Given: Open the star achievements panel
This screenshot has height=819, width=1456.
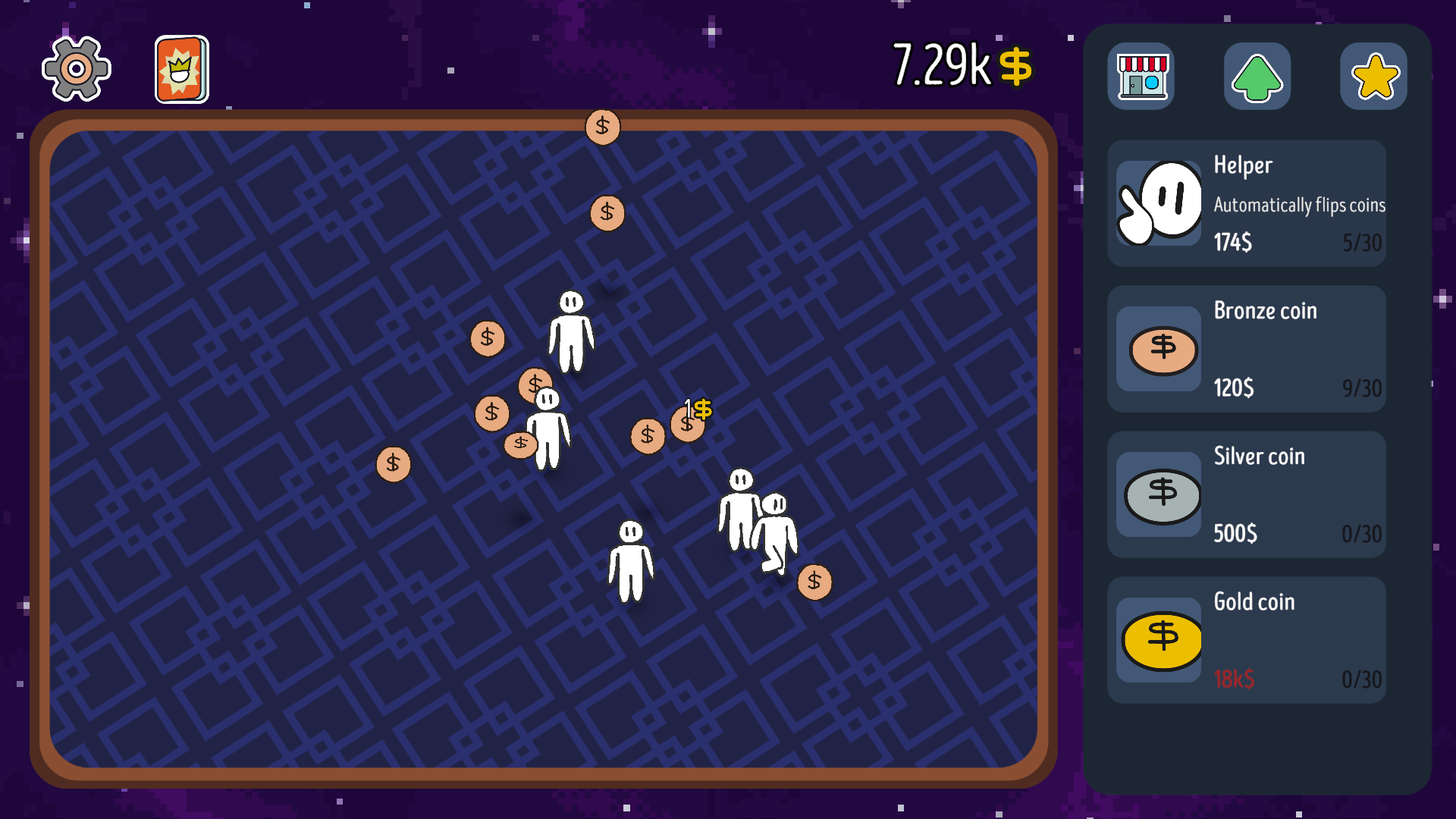Looking at the screenshot, I should point(1373,77).
